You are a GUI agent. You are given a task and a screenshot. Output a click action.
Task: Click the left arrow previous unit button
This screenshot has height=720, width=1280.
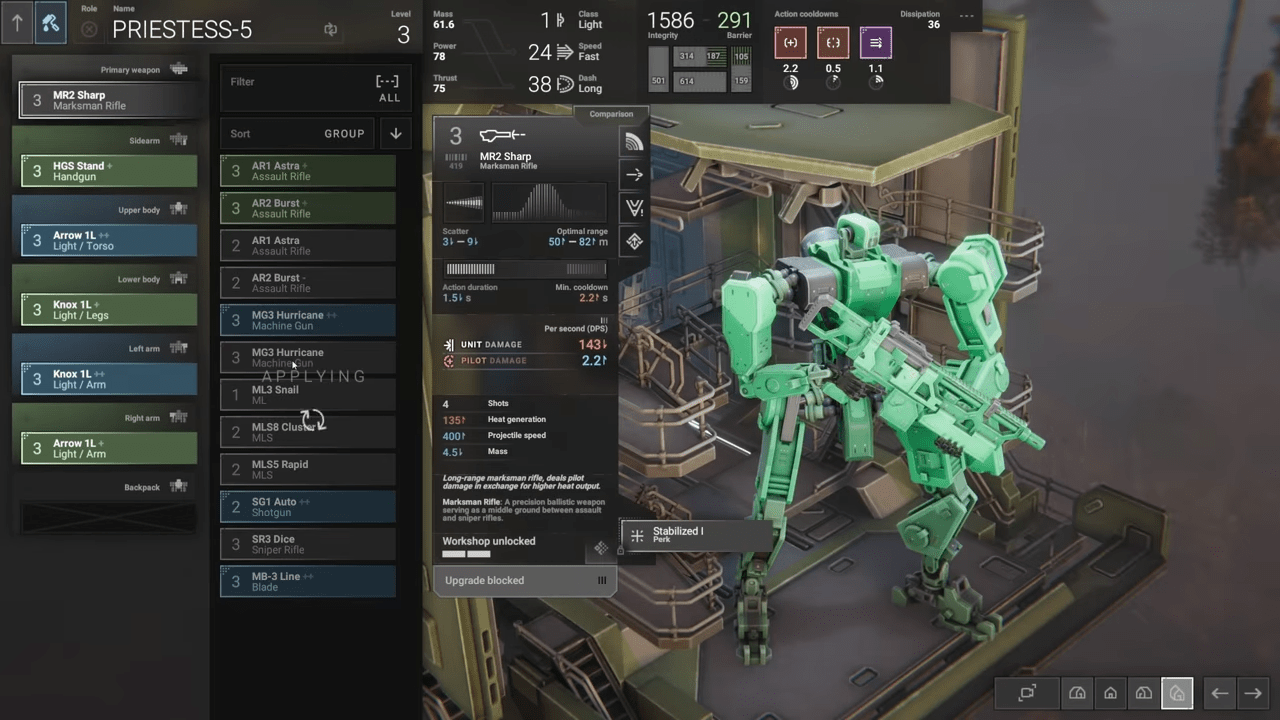(1219, 693)
